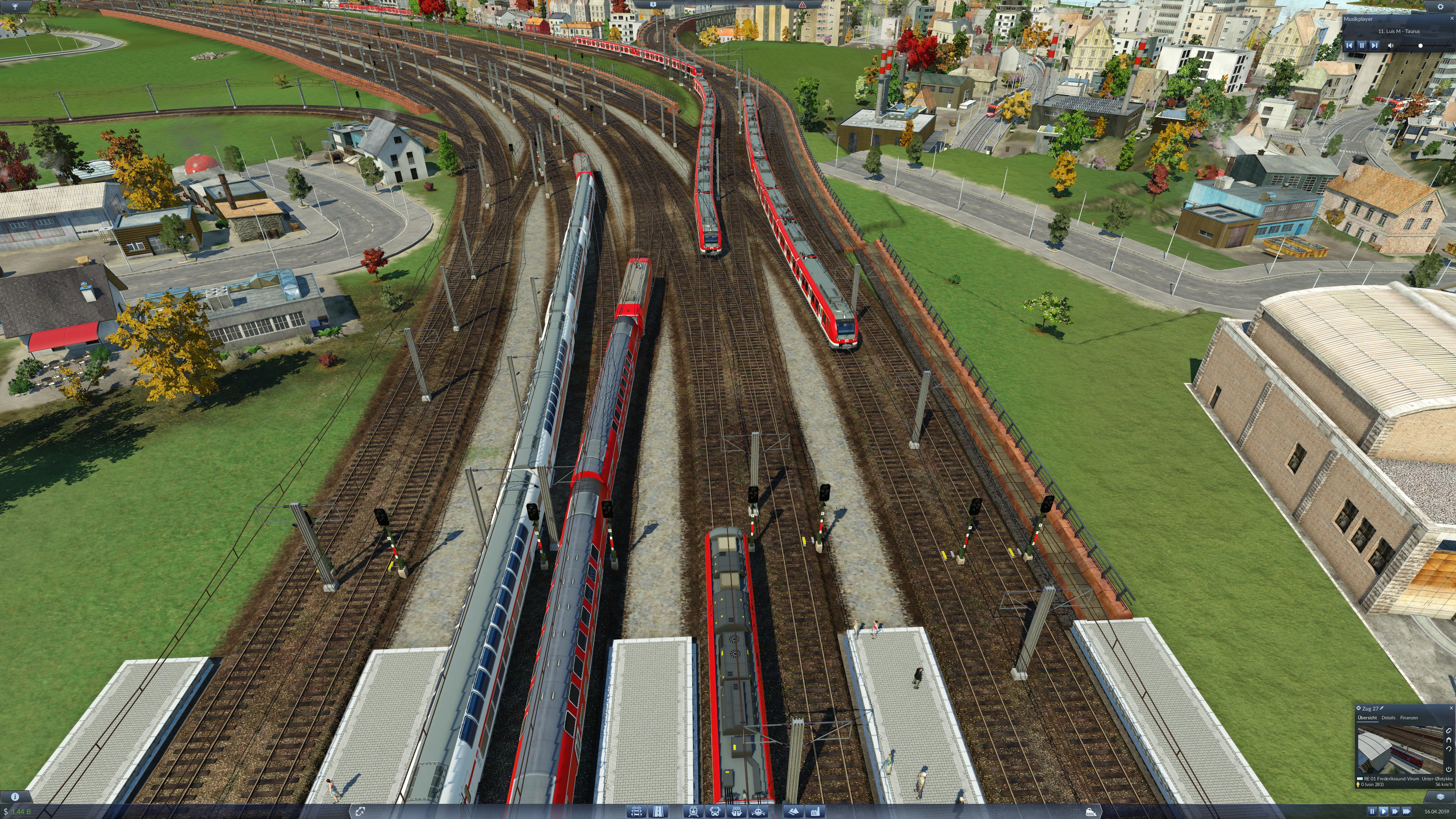This screenshot has height=819, width=1456.
Task: Open the terrain modification tool
Action: (794, 812)
